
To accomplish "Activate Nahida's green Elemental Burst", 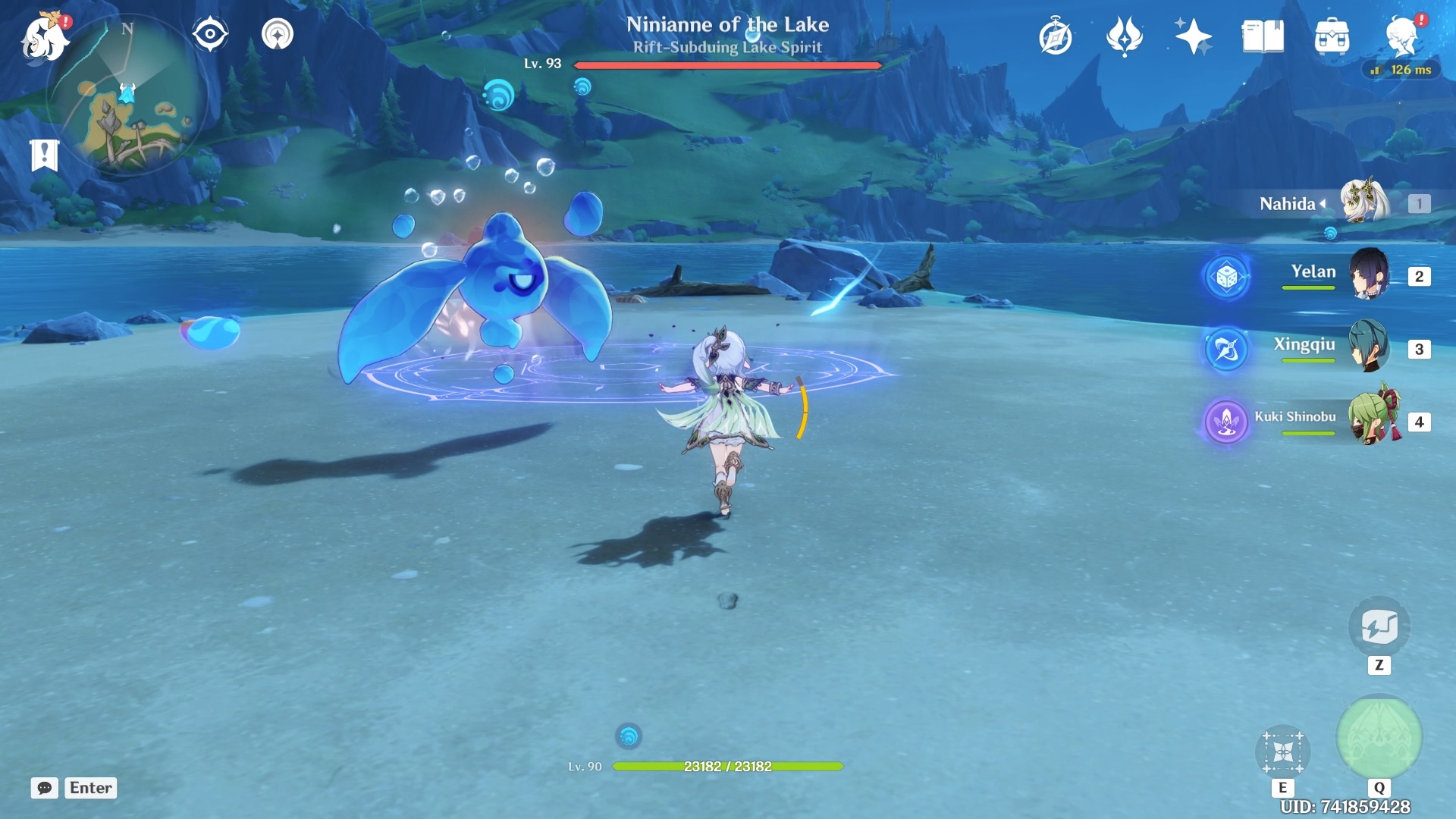I will coord(1379,737).
